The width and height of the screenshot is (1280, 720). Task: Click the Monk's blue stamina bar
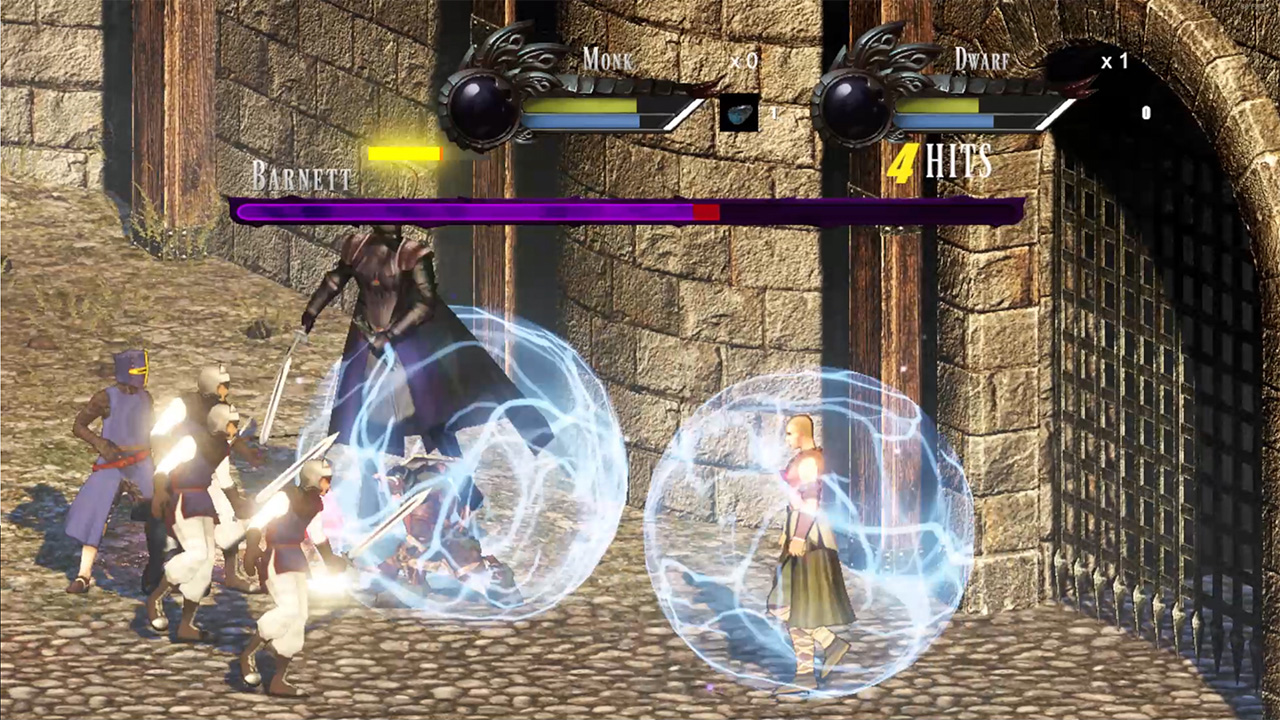click(x=580, y=123)
